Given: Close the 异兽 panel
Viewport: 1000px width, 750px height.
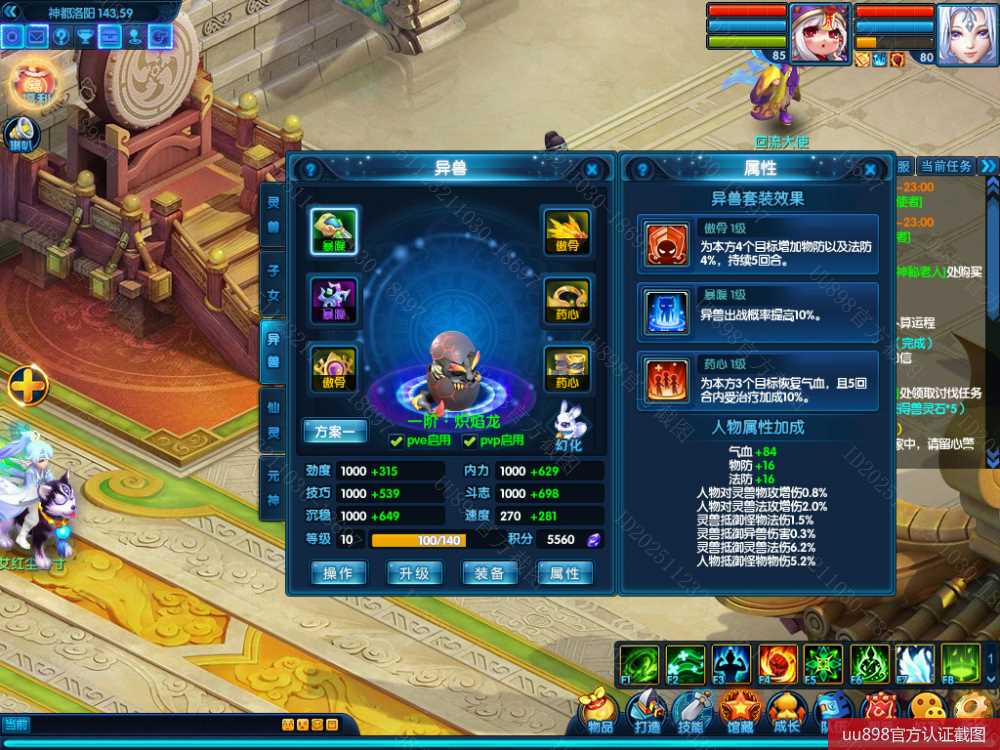Looking at the screenshot, I should 592,170.
